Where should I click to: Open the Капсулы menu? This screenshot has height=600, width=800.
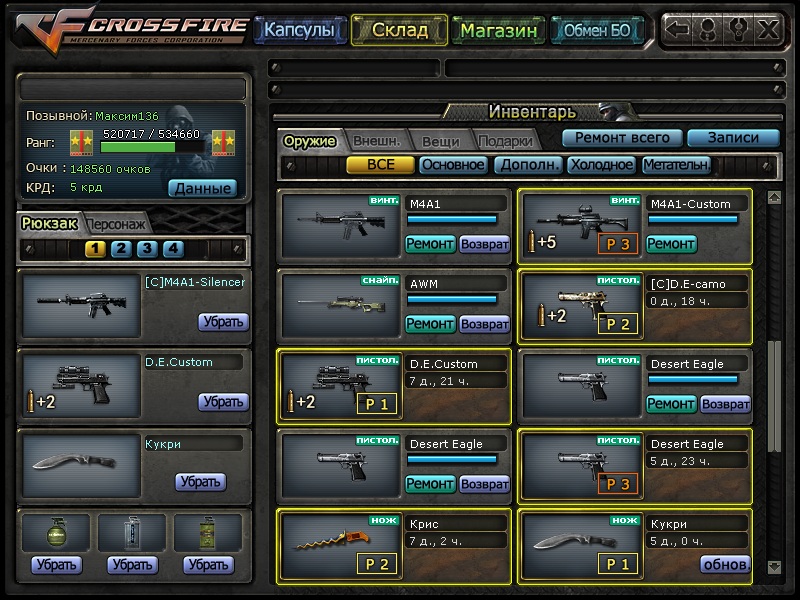[x=299, y=30]
